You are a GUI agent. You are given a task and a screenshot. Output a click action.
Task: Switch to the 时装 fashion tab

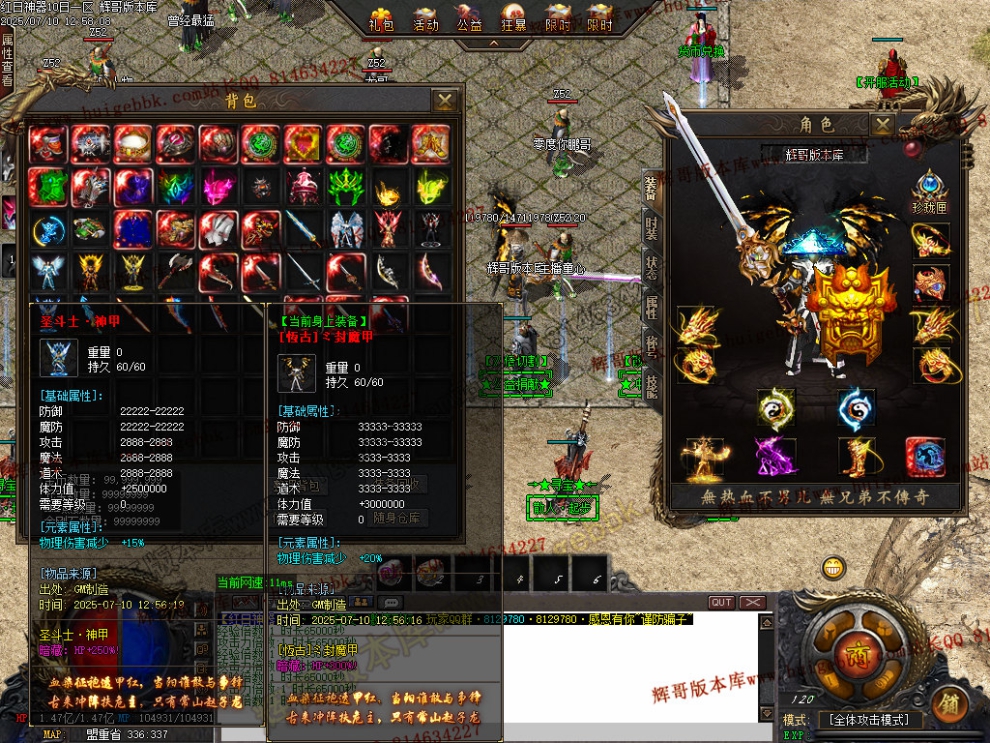651,232
